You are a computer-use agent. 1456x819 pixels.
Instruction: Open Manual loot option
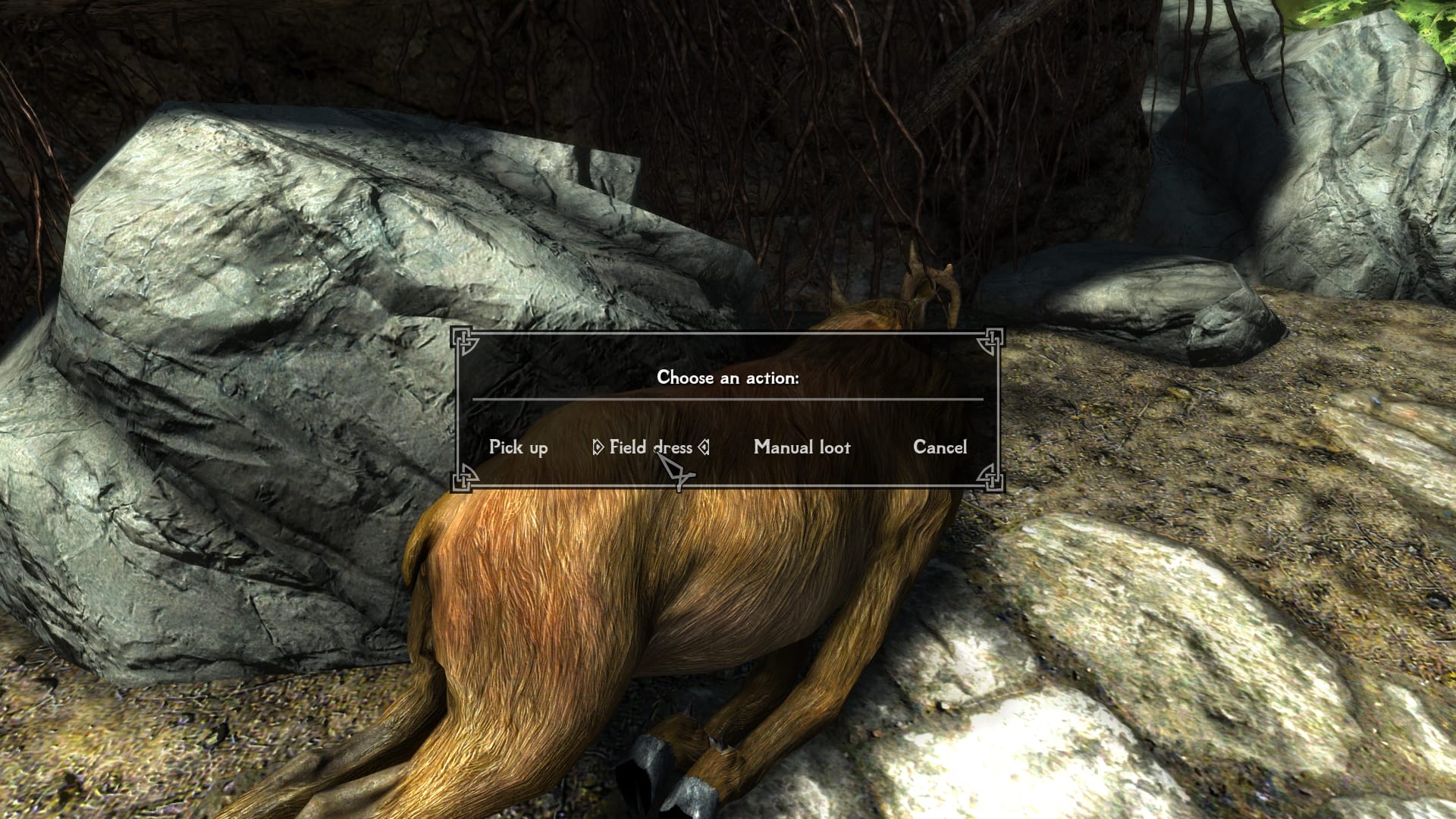pos(802,447)
